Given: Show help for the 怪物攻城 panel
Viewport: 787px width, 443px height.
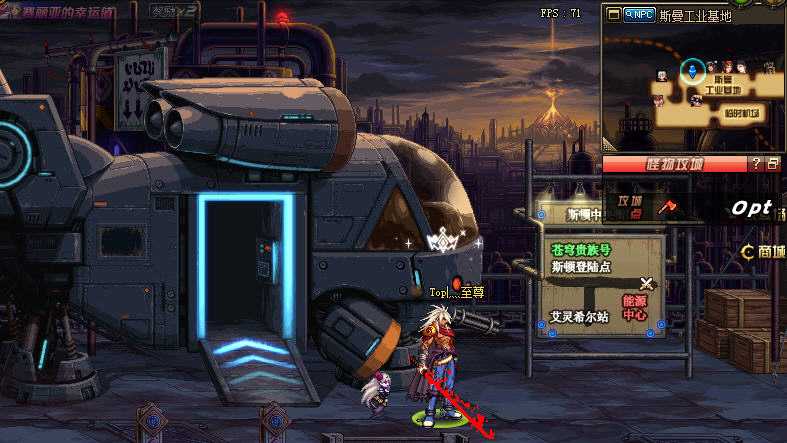Looking at the screenshot, I should click(757, 163).
